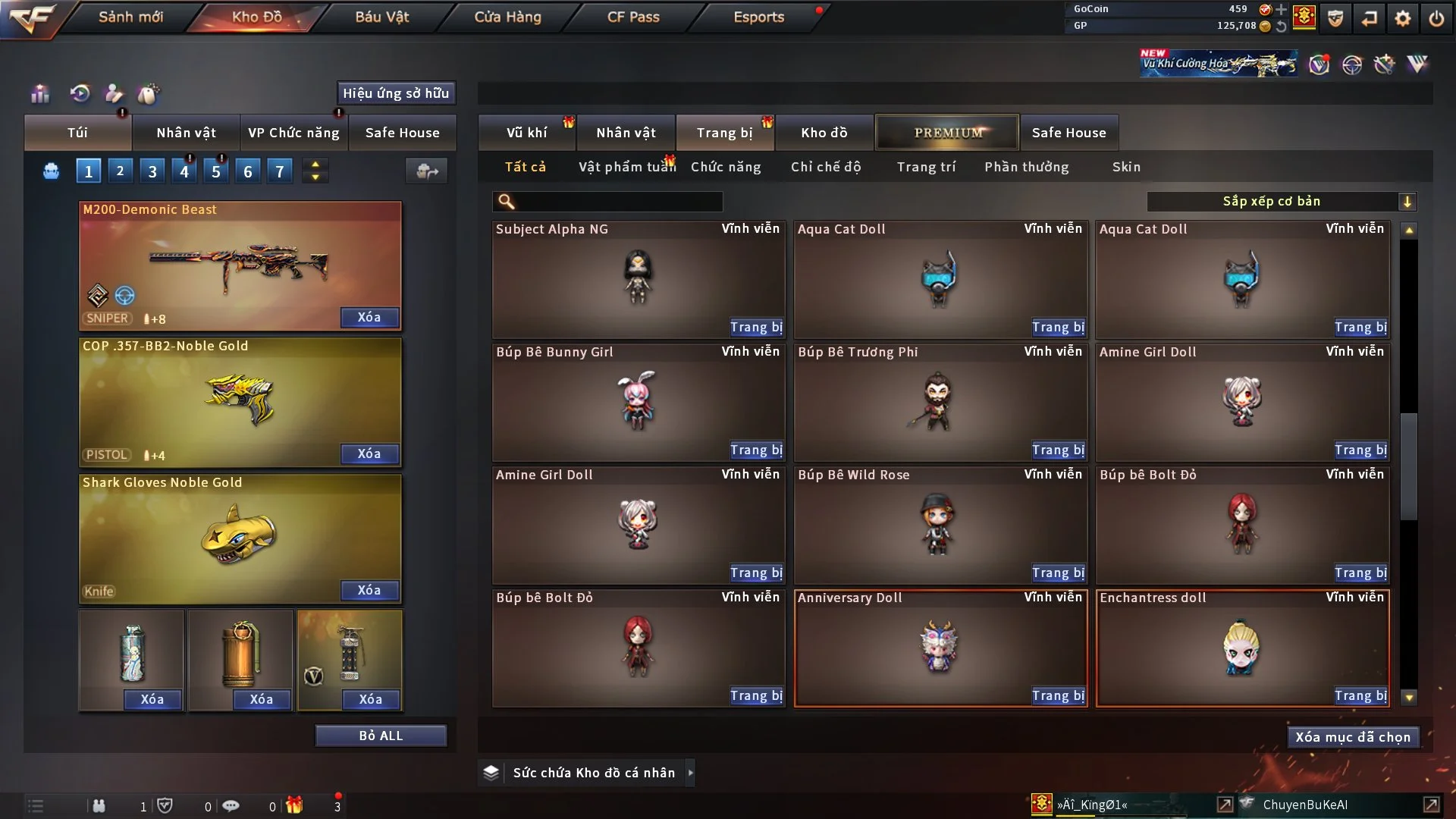The height and width of the screenshot is (819, 1456).
Task: Equip the Búp Bê Wild Rose doll
Action: tap(1058, 573)
